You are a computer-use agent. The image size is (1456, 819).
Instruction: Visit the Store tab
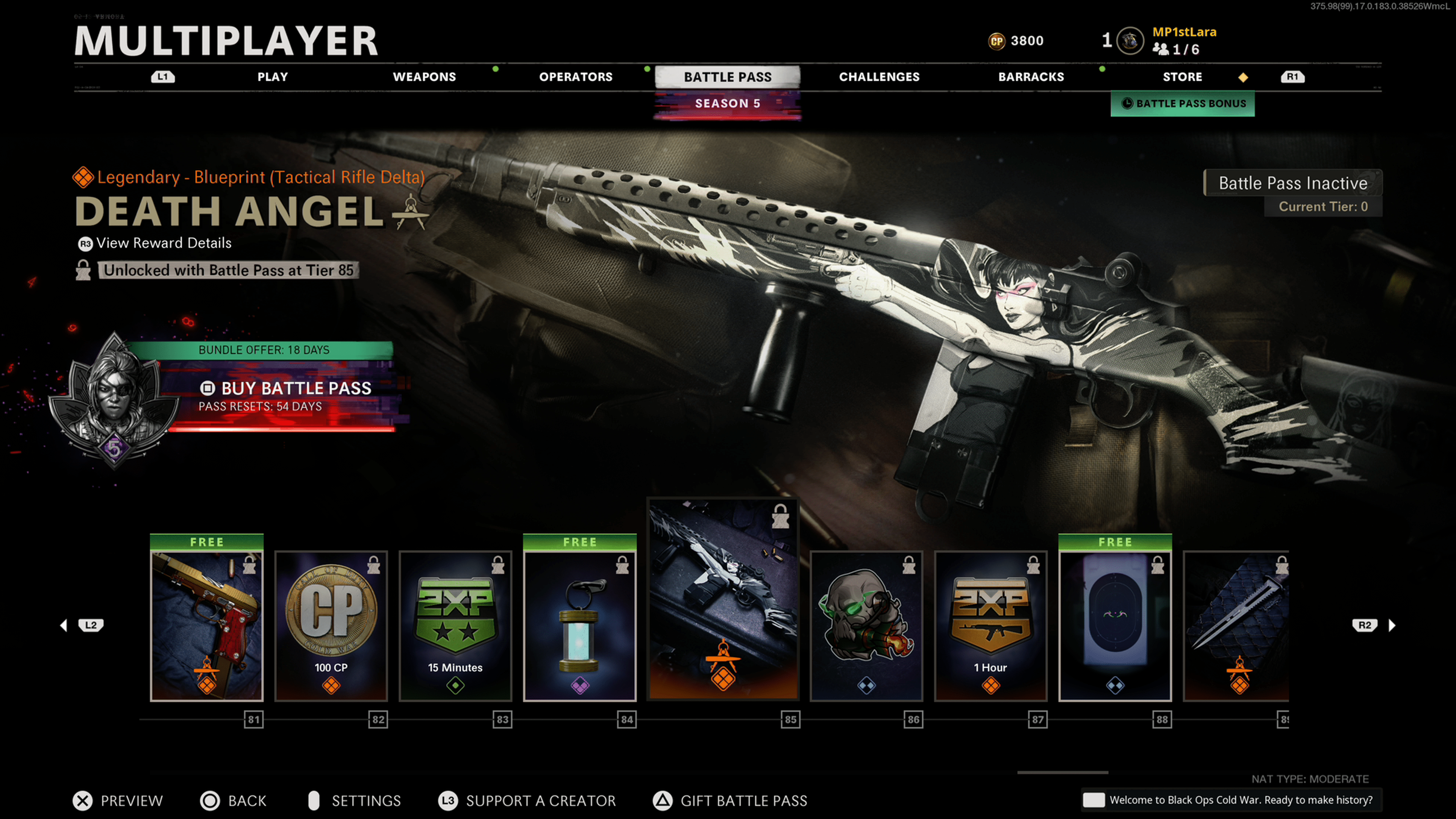pyautogui.click(x=1182, y=77)
